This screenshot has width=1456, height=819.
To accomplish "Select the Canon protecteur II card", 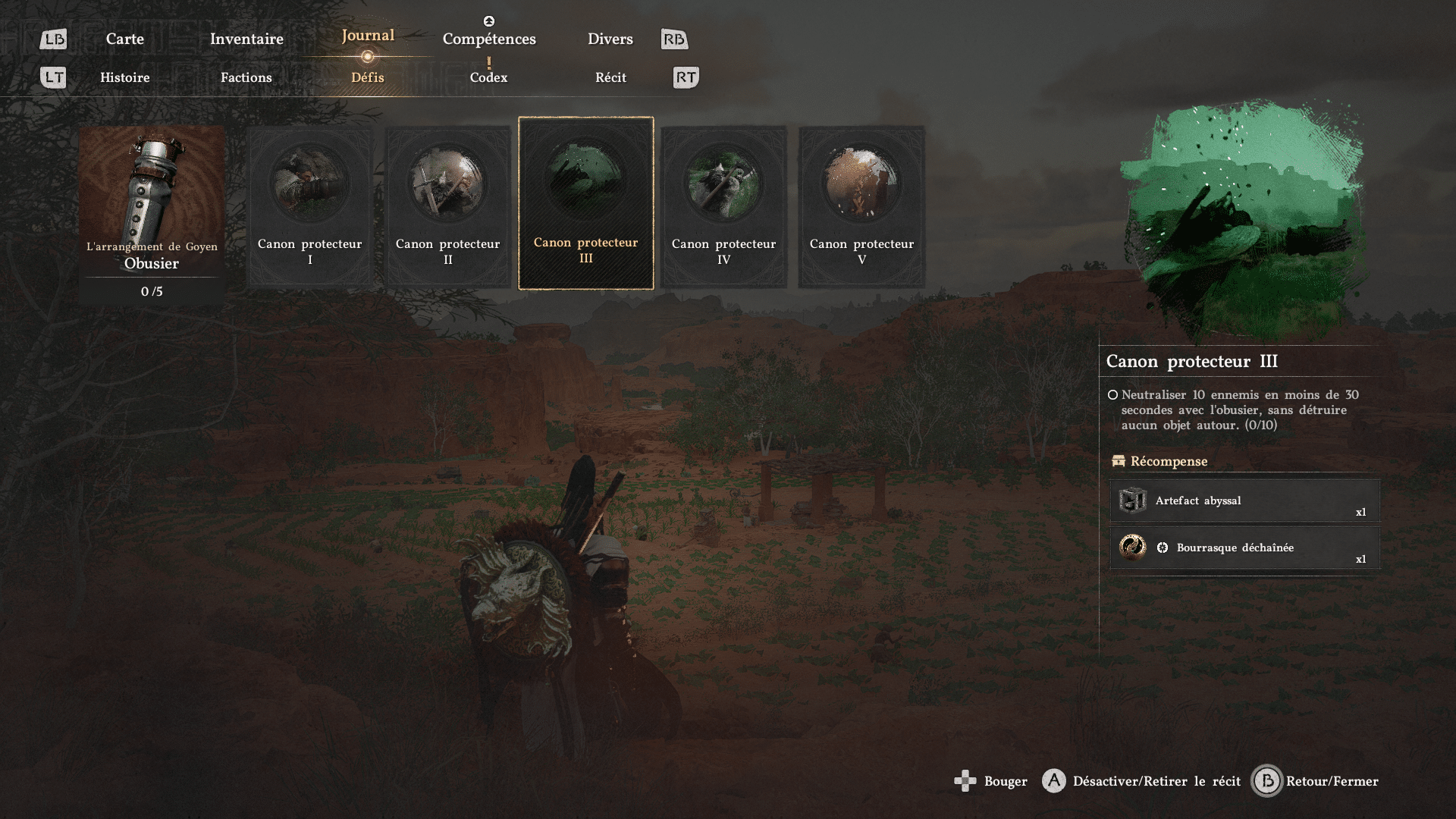I will (x=447, y=206).
